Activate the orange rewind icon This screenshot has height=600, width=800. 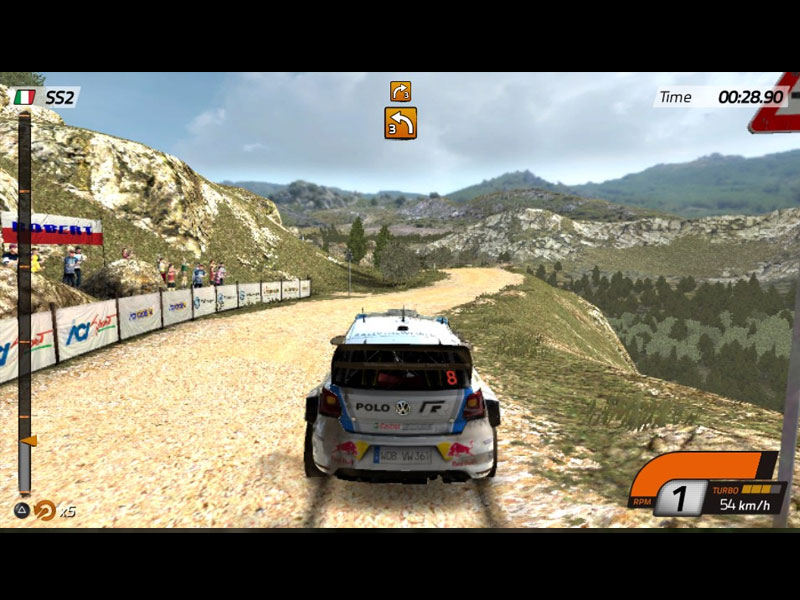point(45,510)
